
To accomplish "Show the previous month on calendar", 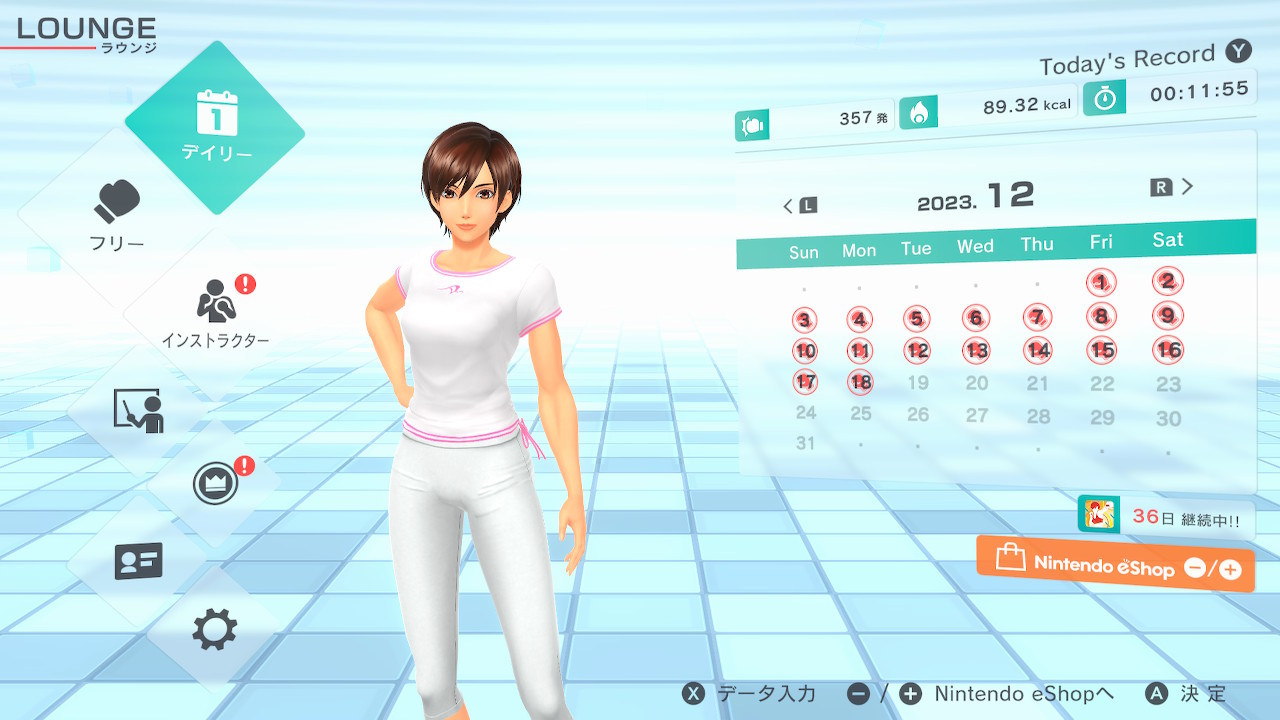I will pyautogui.click(x=798, y=206).
